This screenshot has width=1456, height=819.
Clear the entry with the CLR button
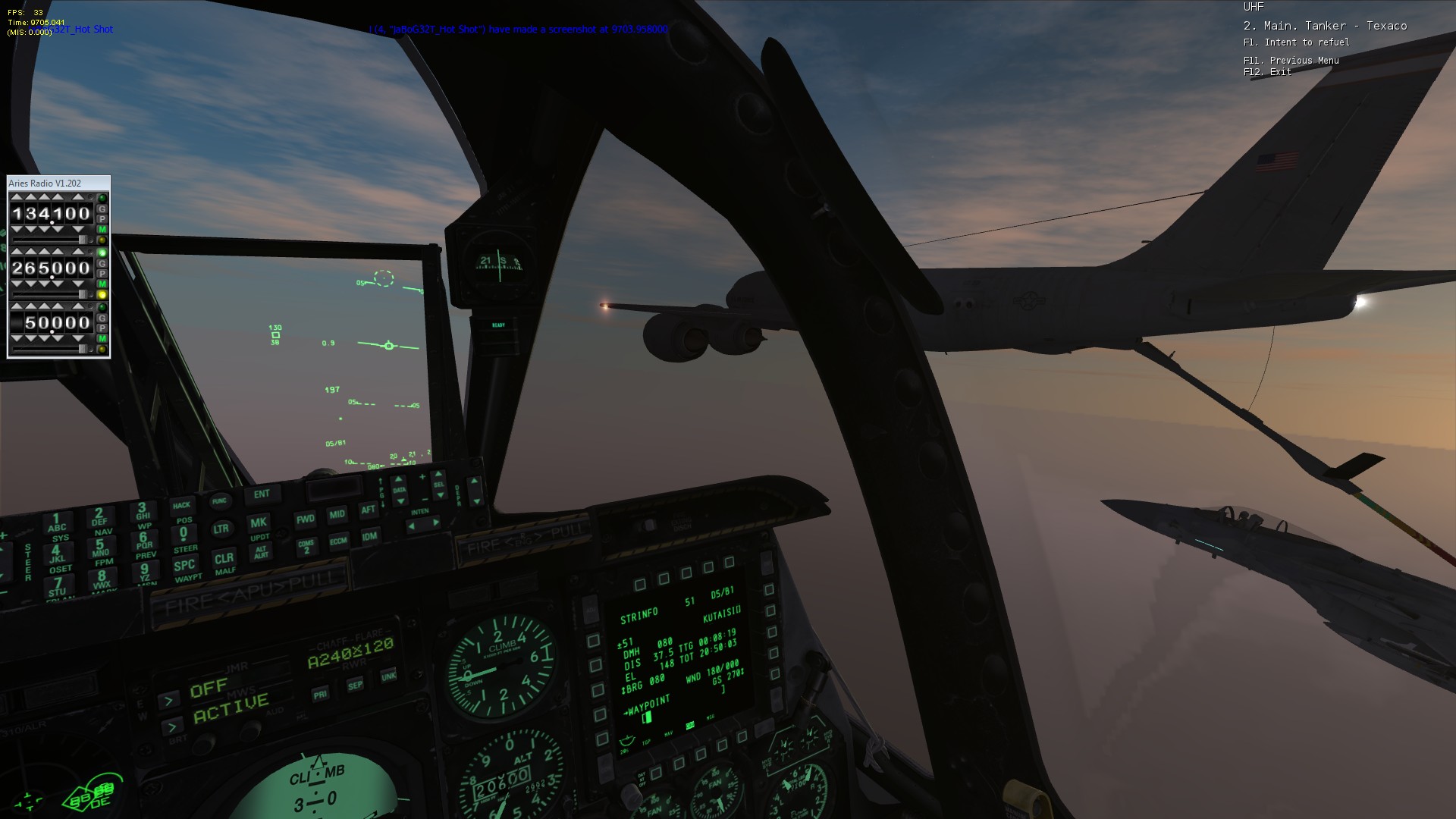[224, 560]
